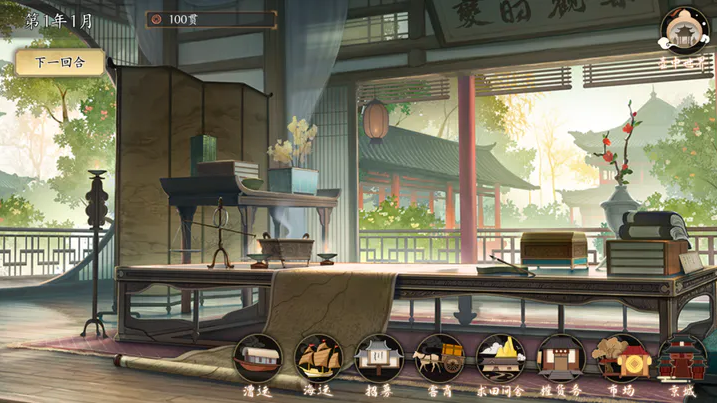Open the 招募 recruitment icon
This screenshot has width=717, height=403.
379,359
